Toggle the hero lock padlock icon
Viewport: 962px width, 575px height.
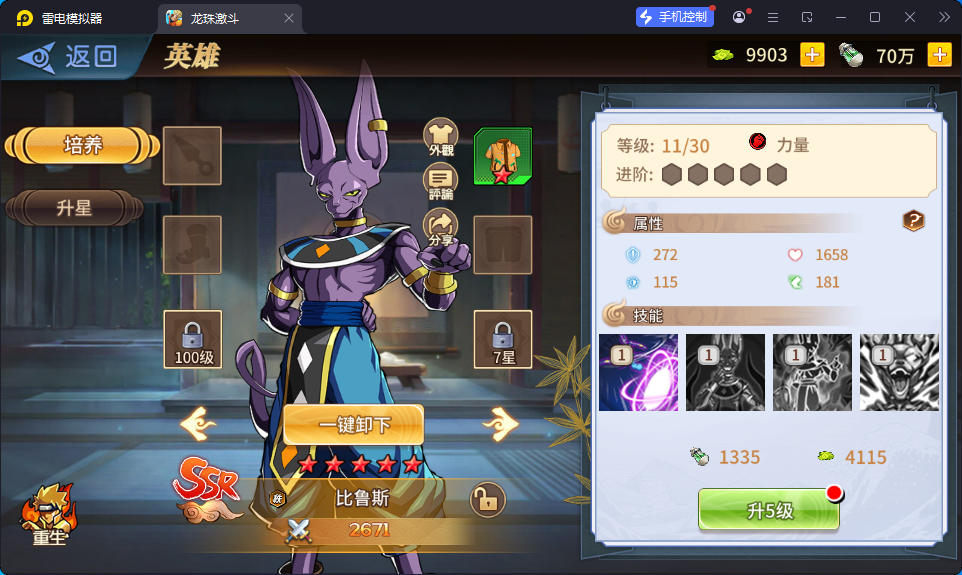(x=487, y=499)
